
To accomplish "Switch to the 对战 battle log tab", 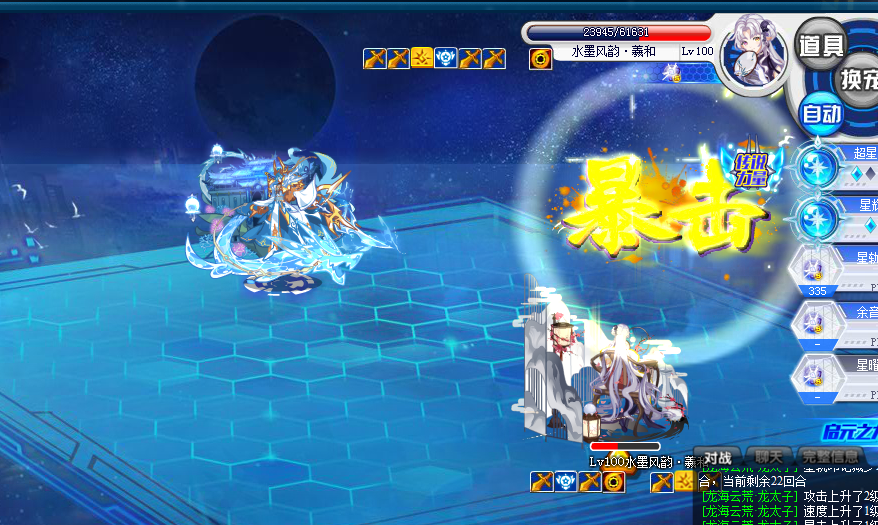I will (717, 457).
